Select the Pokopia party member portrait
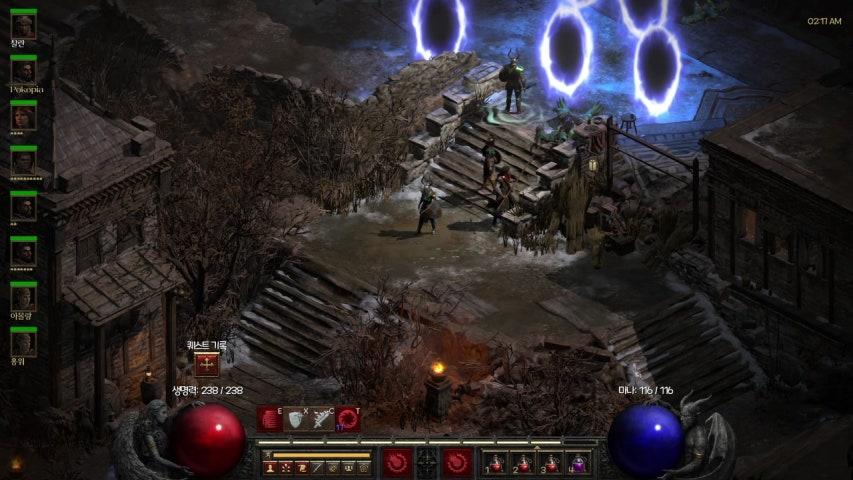Image resolution: width=853 pixels, height=480 pixels. (23, 71)
